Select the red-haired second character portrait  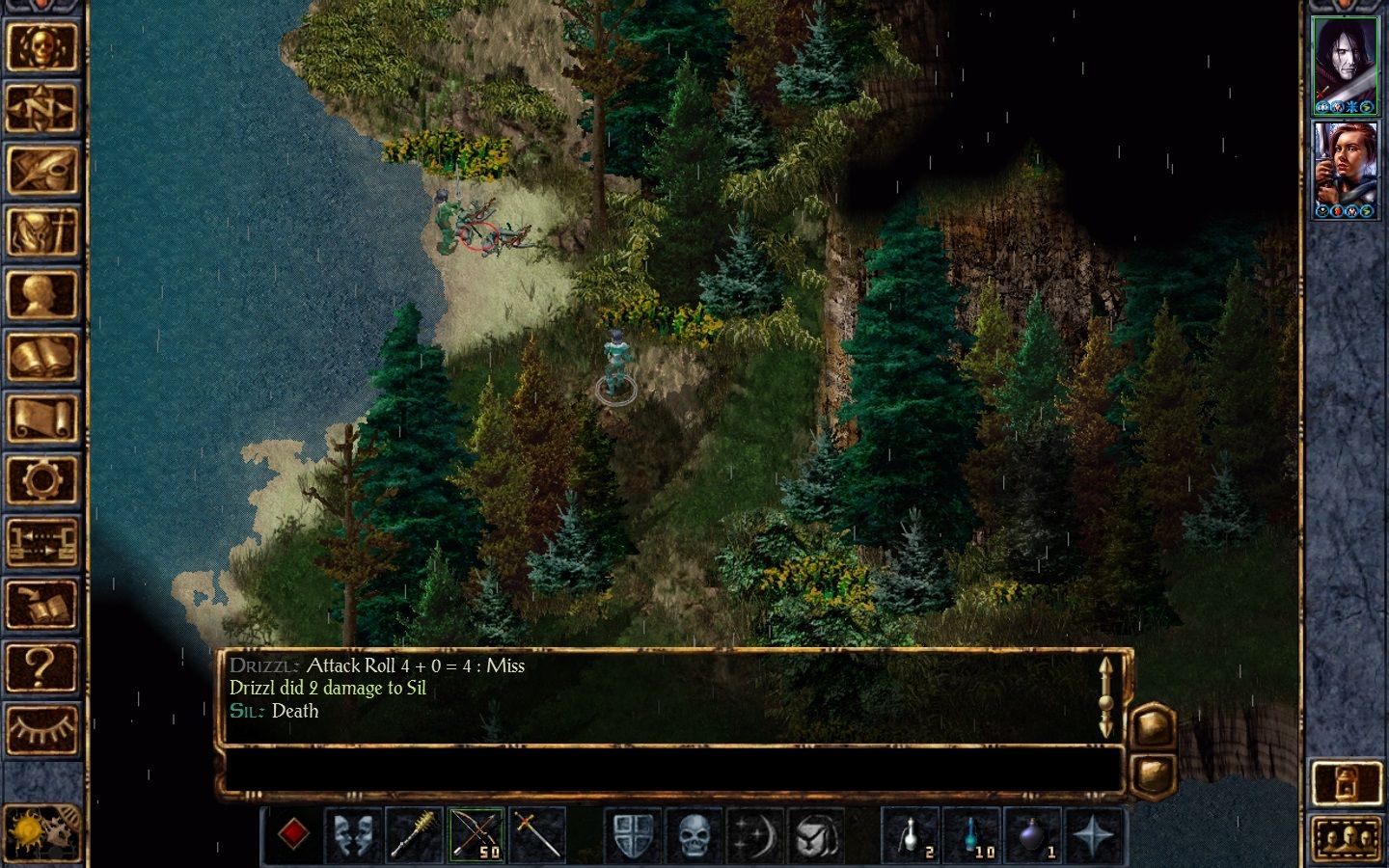[x=1345, y=170]
